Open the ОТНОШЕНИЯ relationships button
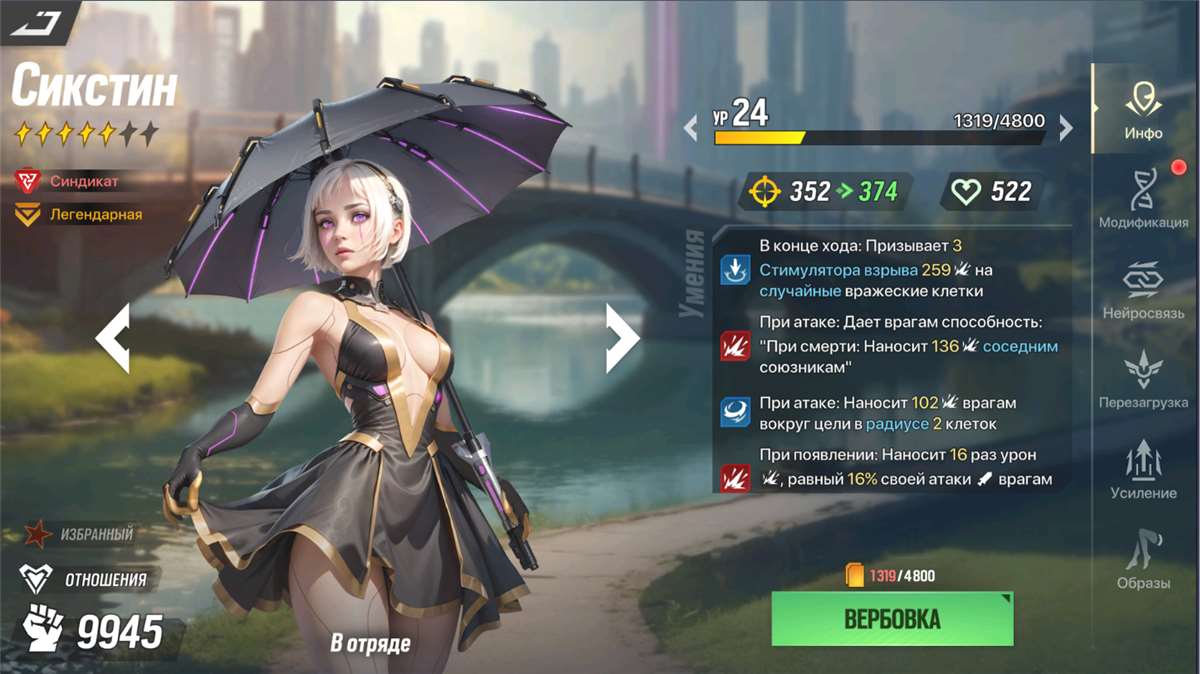 click(37, 579)
